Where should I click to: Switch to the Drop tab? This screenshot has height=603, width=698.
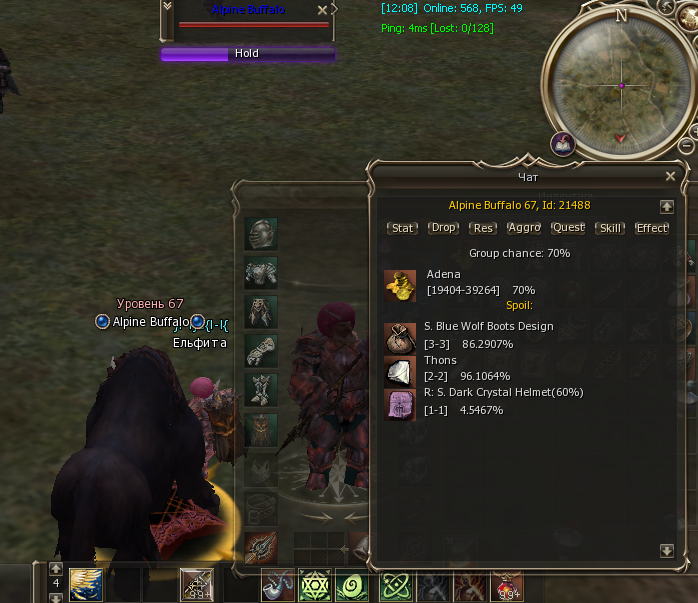(x=443, y=228)
